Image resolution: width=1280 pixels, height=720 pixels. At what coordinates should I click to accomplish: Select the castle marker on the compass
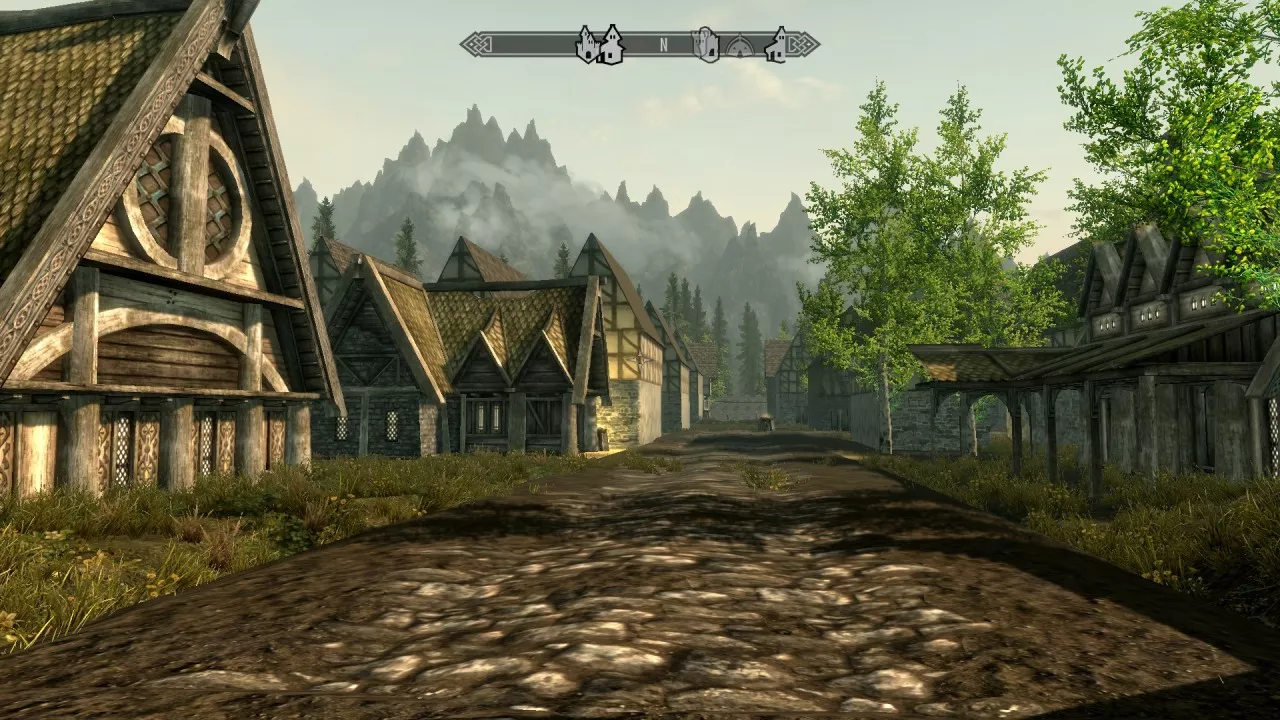tap(587, 45)
